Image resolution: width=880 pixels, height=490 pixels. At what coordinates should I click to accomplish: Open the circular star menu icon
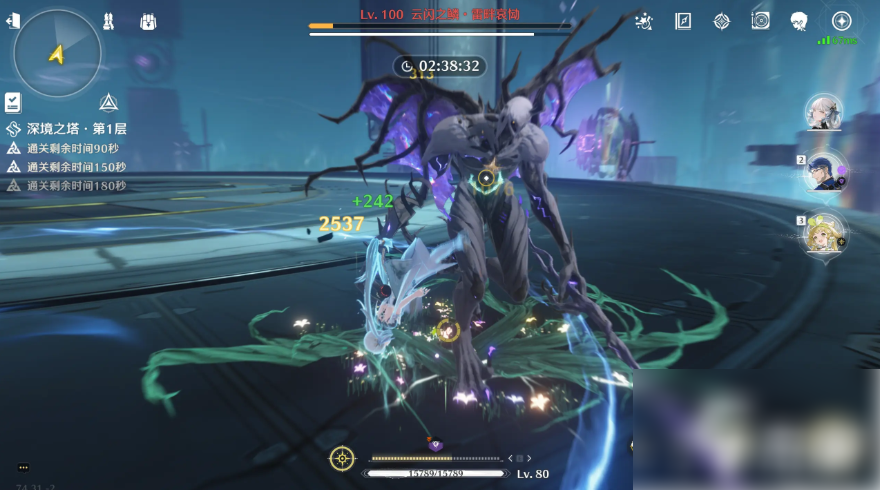(842, 21)
